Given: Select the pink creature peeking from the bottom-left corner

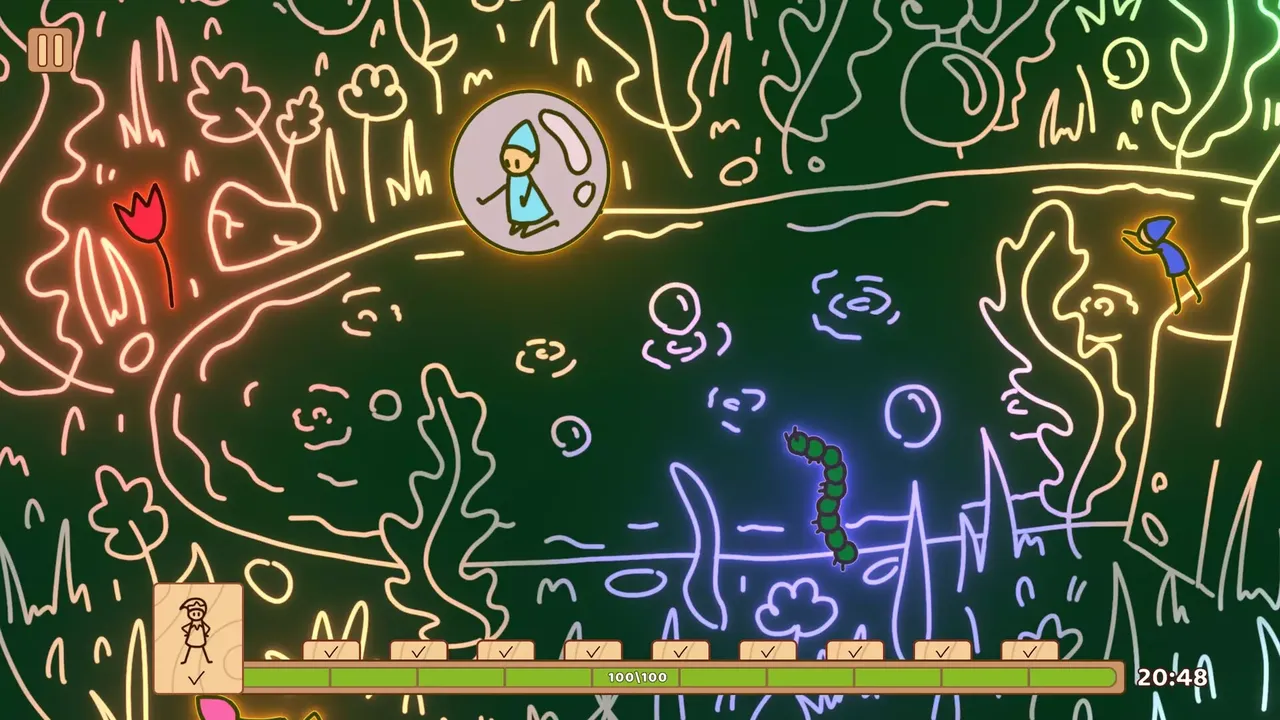Looking at the screenshot, I should [x=215, y=712].
